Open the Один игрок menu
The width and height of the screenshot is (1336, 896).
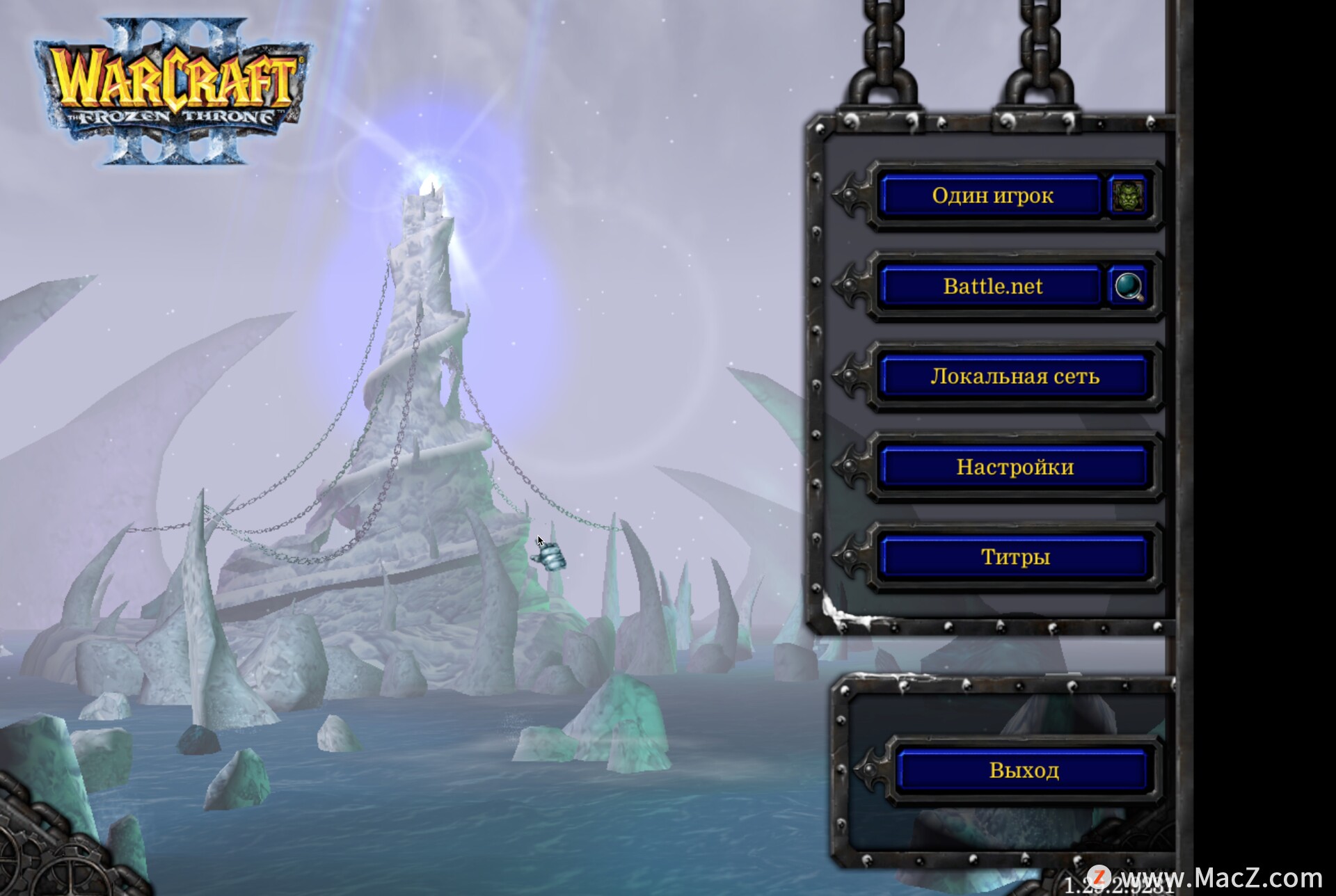992,195
